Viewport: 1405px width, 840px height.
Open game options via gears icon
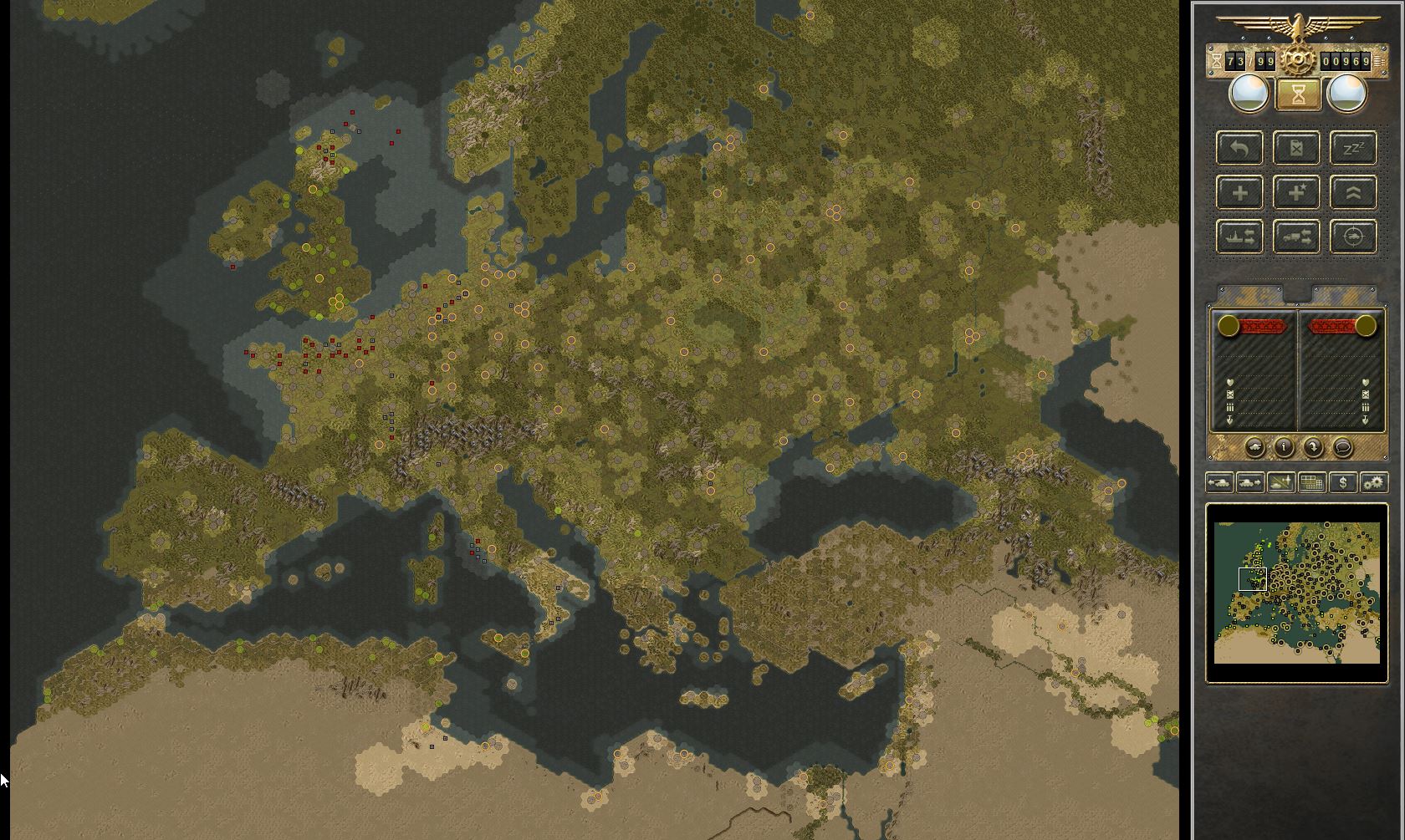pyautogui.click(x=1374, y=482)
